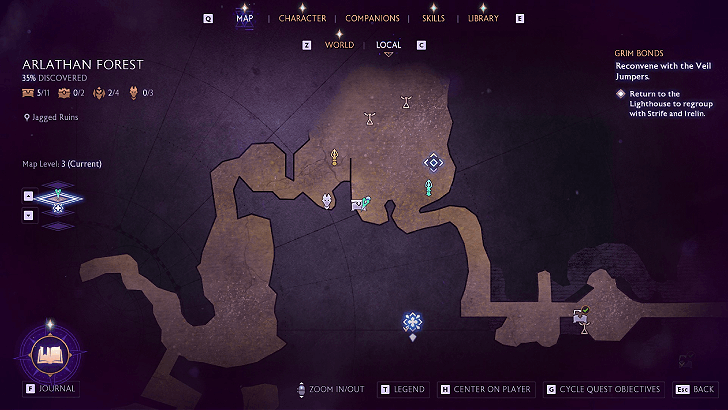Open the Library tab
The height and width of the screenshot is (410, 728).
pos(483,18)
